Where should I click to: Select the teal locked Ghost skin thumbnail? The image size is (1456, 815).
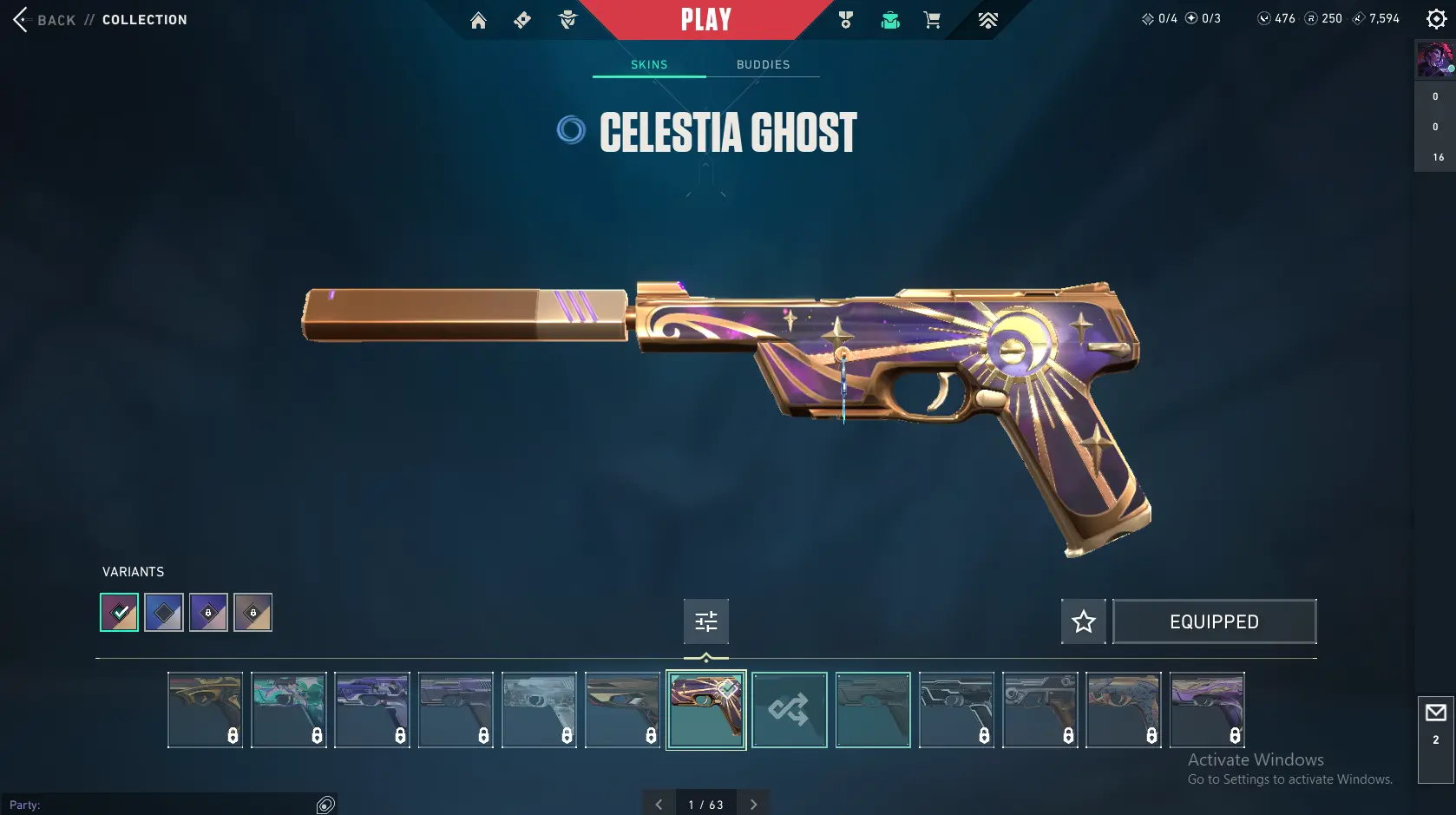[289, 710]
